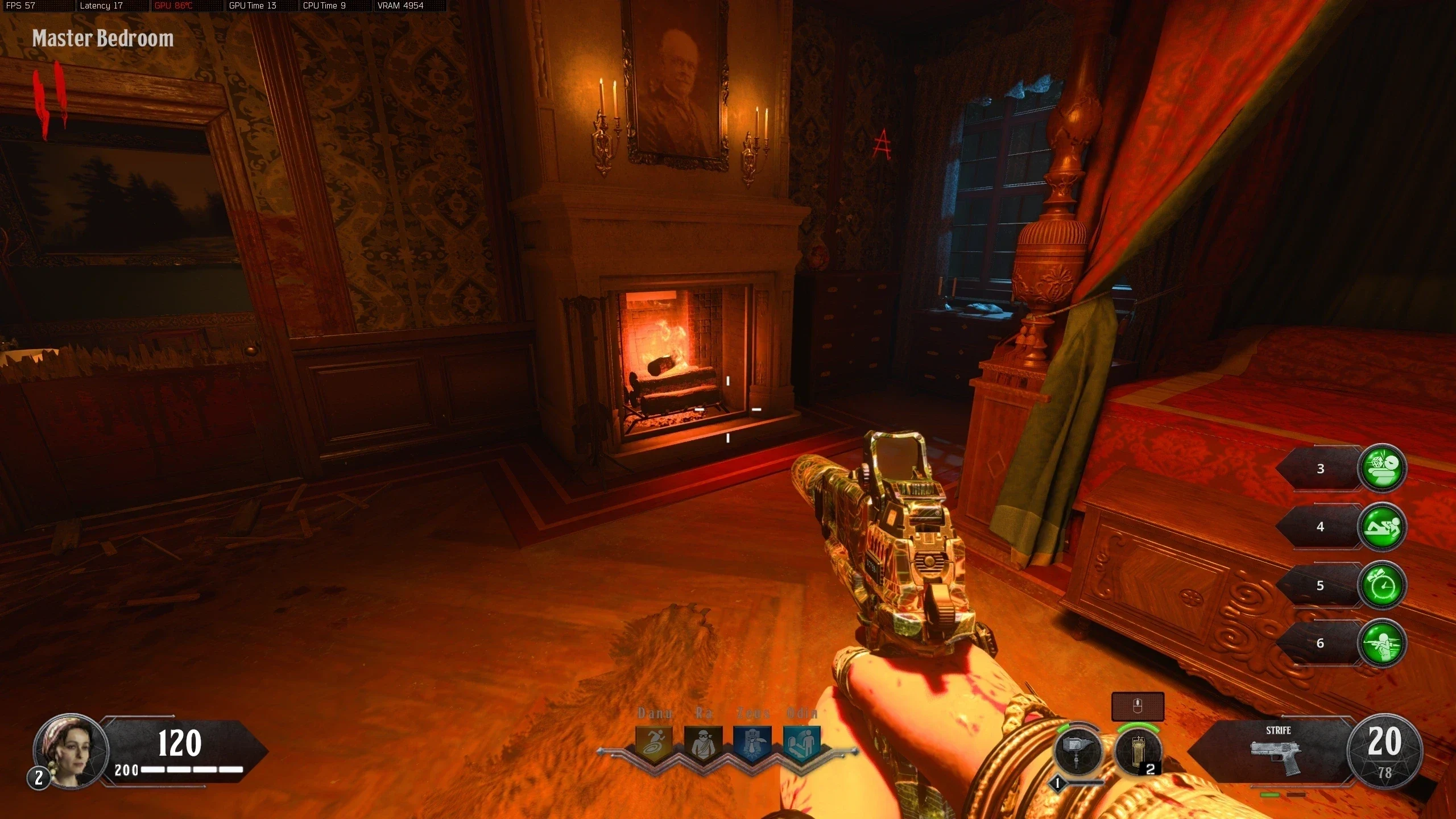This screenshot has height=819, width=1456.
Task: Choose the Odin perk icon
Action: (802, 743)
